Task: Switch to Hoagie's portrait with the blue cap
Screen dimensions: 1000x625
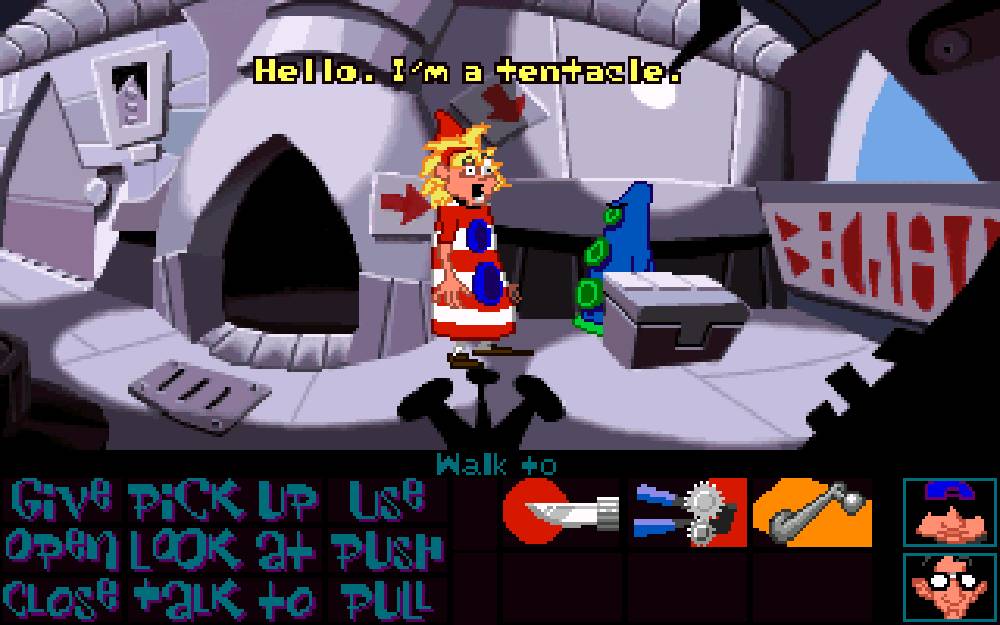Action: (950, 512)
